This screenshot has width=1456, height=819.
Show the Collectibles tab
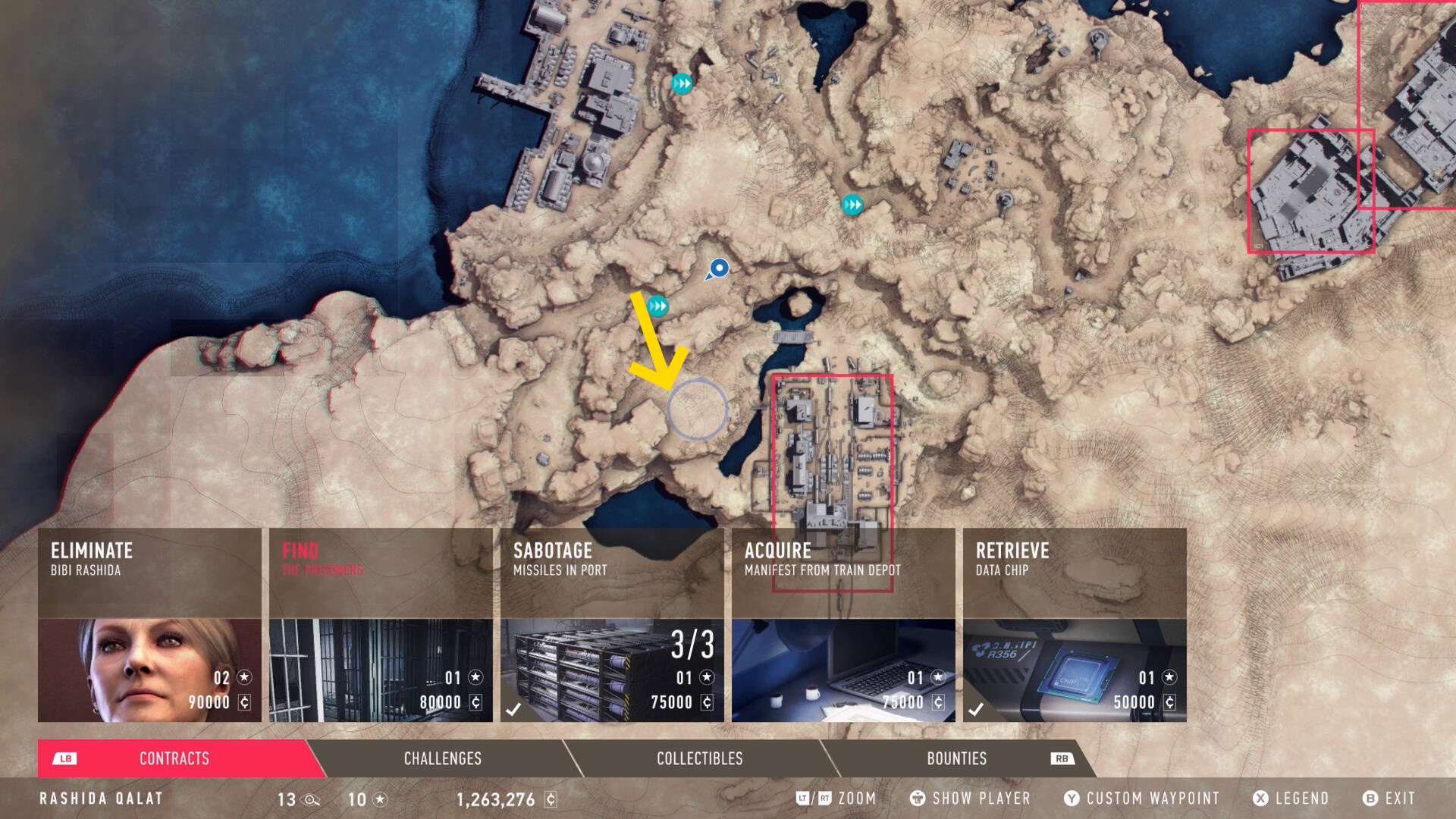[x=699, y=758]
